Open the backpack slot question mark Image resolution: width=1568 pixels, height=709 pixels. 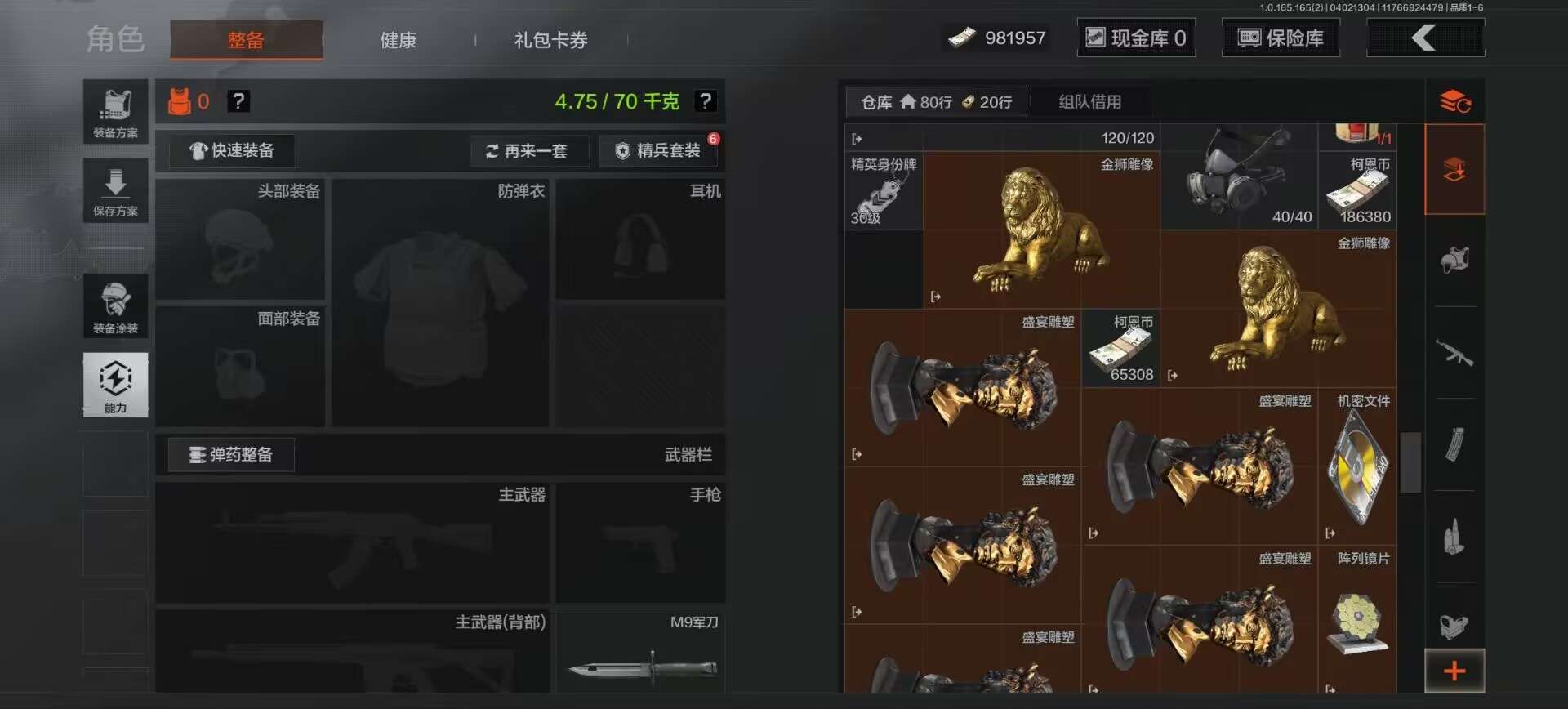(238, 101)
